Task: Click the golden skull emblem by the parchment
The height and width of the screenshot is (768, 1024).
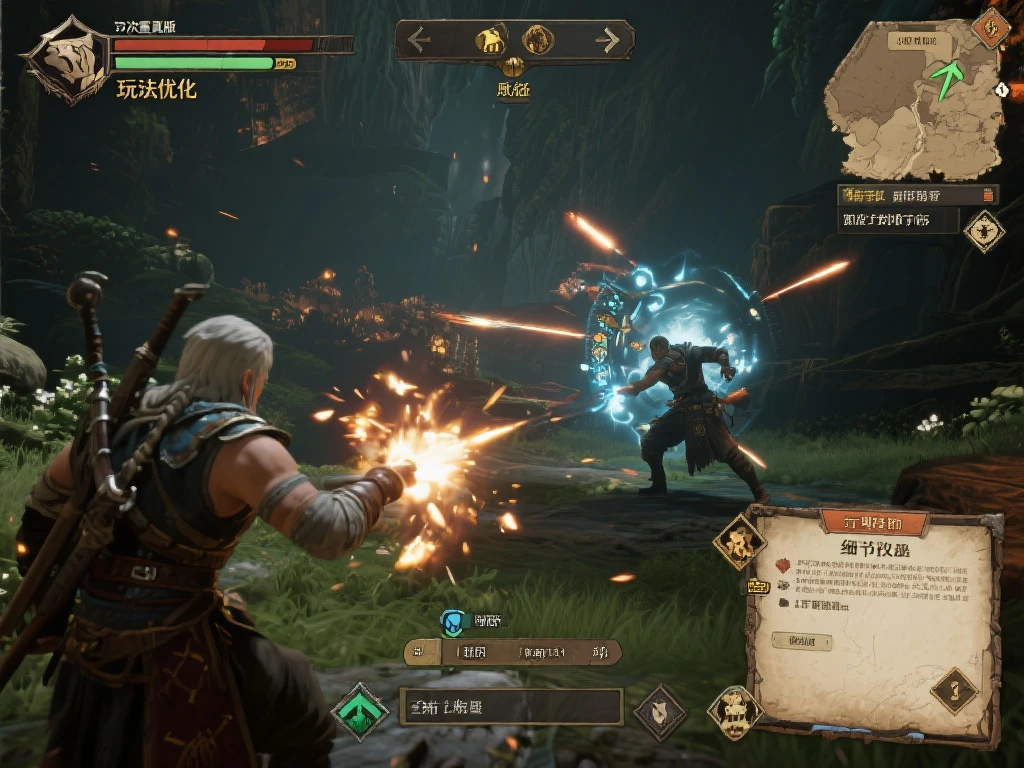Action: tap(735, 712)
